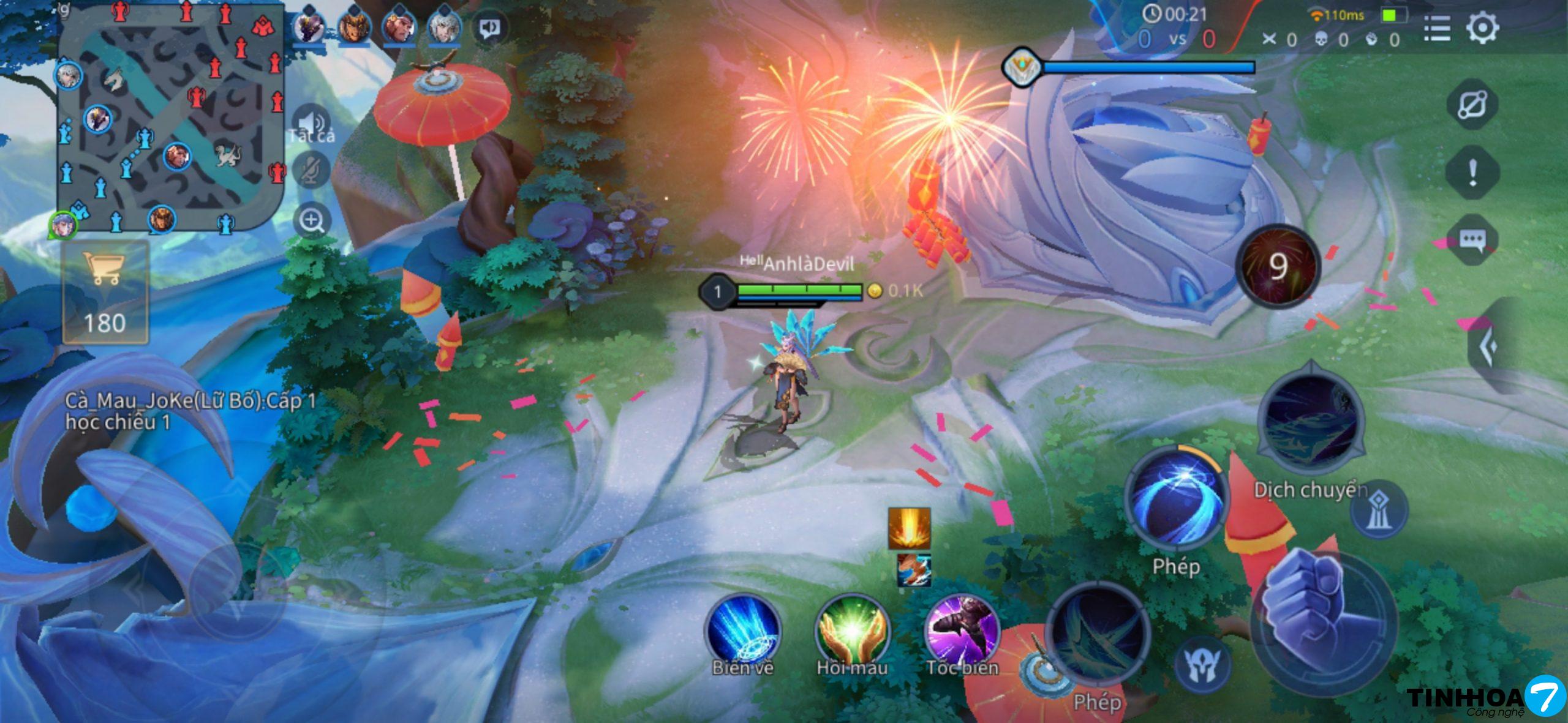Target towers with the tower attack button
The width and height of the screenshot is (1568, 723).
click(x=1379, y=509)
